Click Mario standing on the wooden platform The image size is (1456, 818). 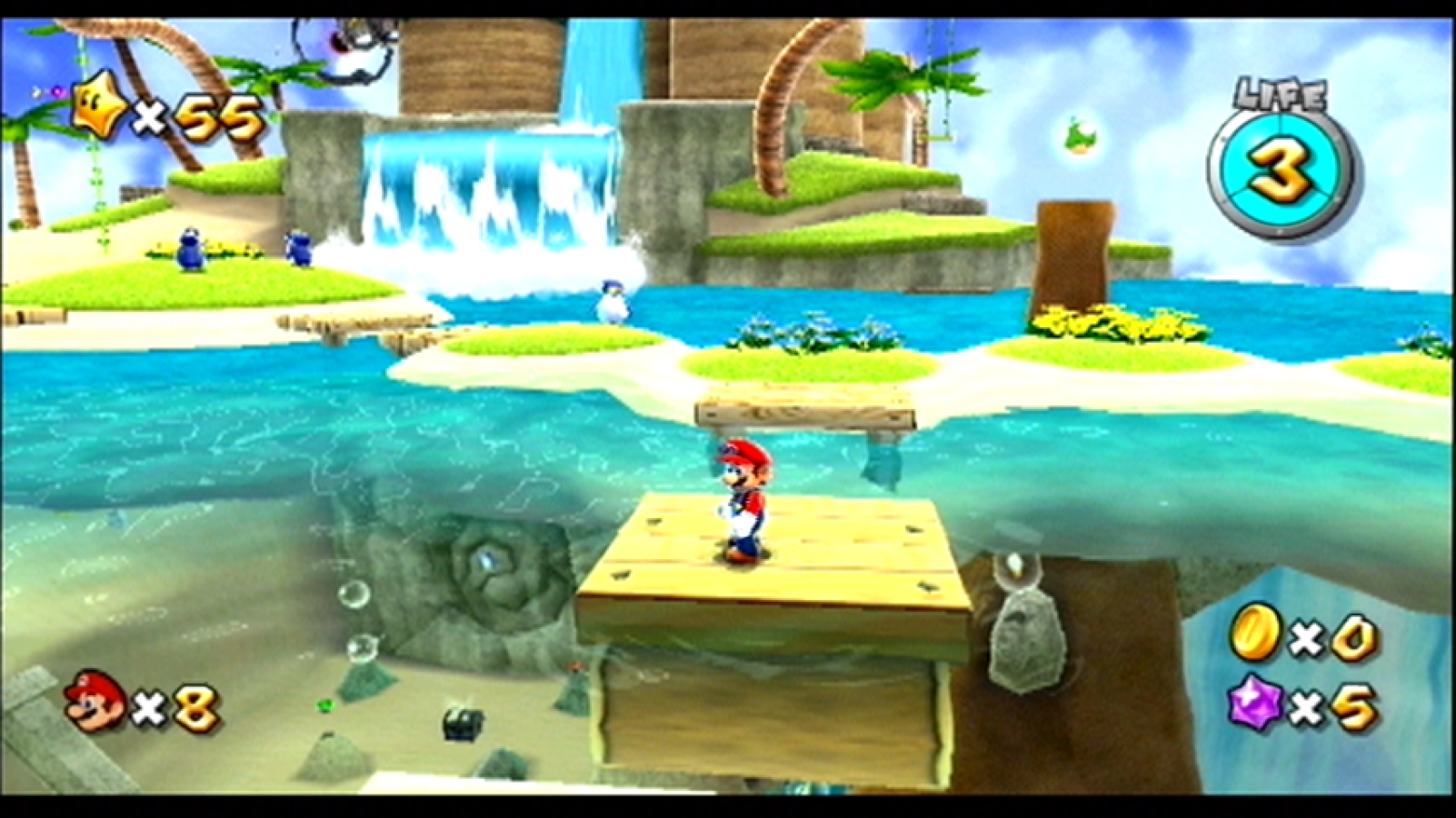tap(743, 500)
